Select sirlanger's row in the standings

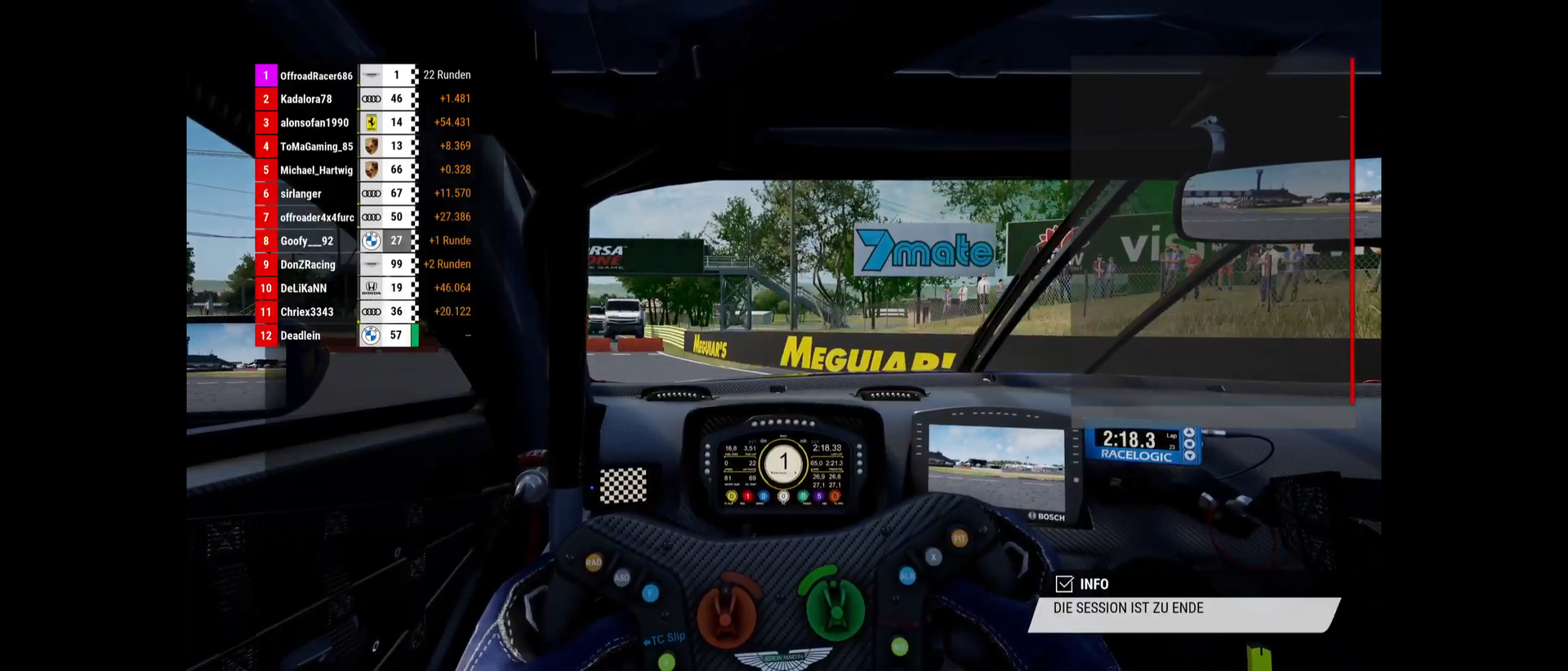[x=301, y=194]
